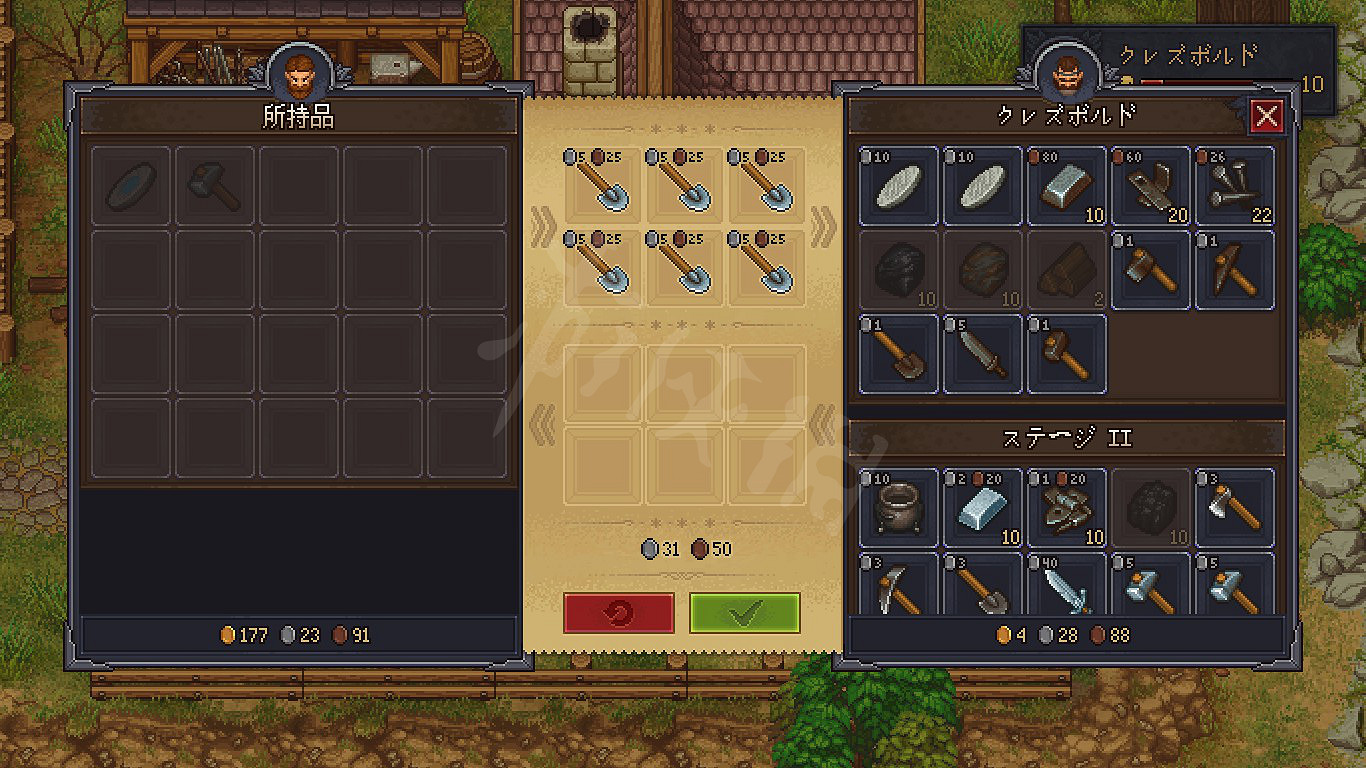Choose the sword priced at 40 silver

(1067, 587)
